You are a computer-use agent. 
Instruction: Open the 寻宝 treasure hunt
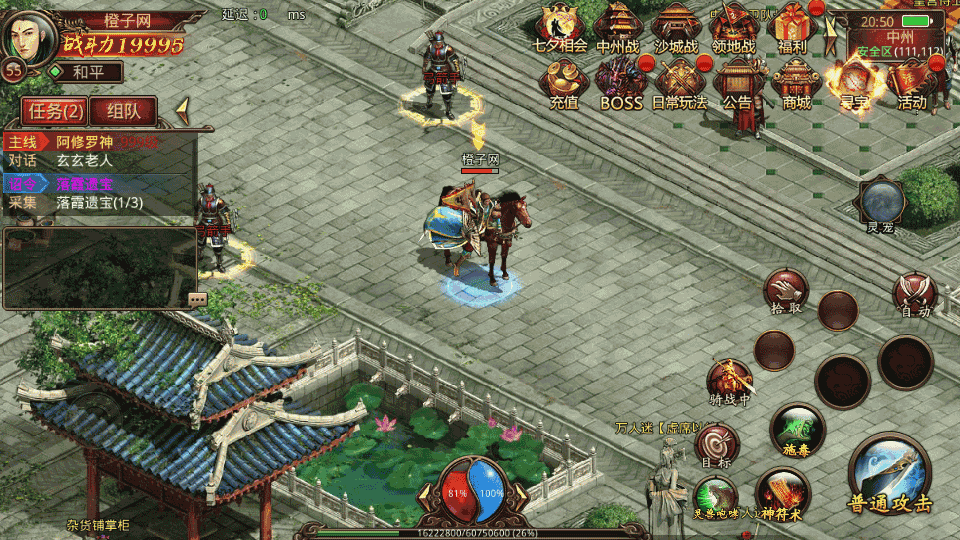[854, 83]
